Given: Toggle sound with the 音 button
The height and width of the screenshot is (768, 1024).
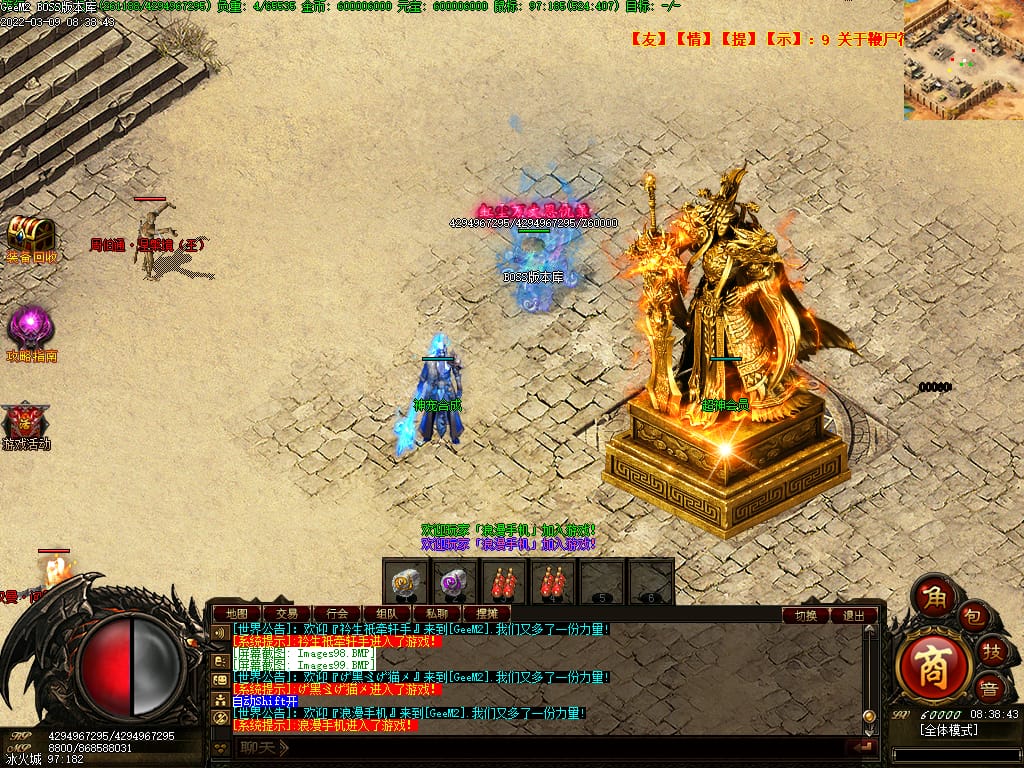Looking at the screenshot, I should pos(989,688).
